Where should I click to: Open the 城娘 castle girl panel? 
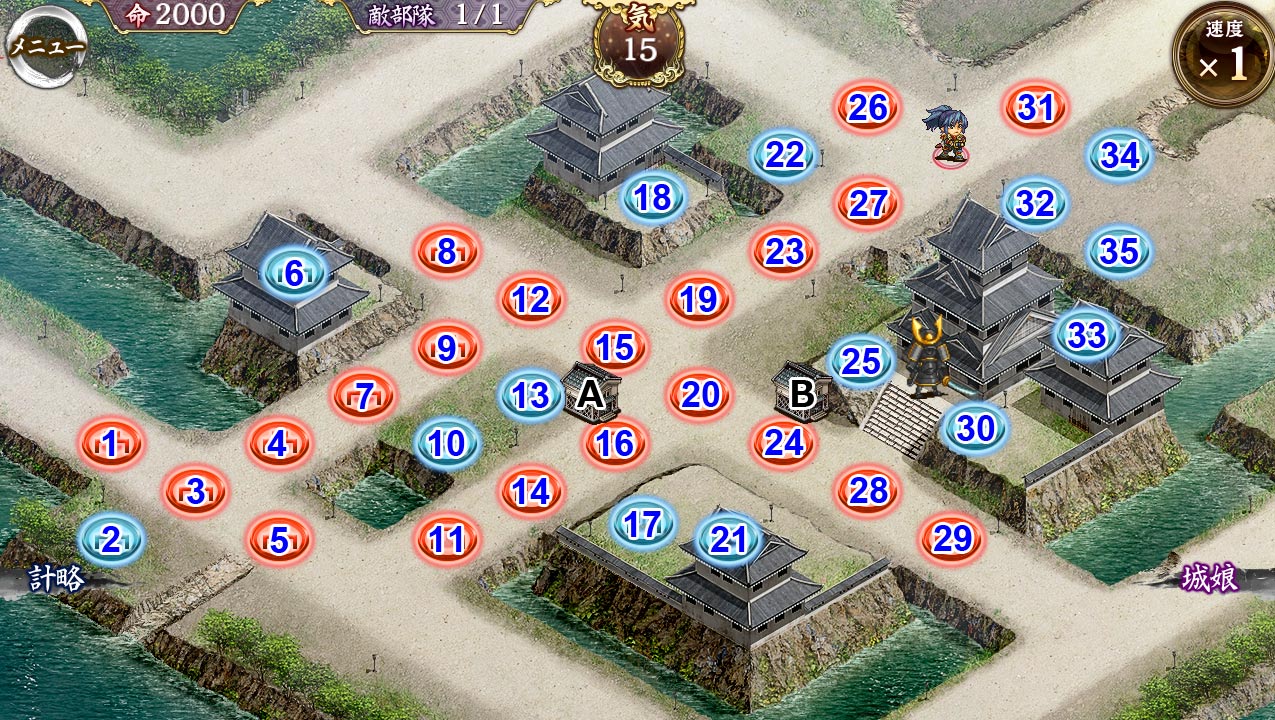(1210, 578)
